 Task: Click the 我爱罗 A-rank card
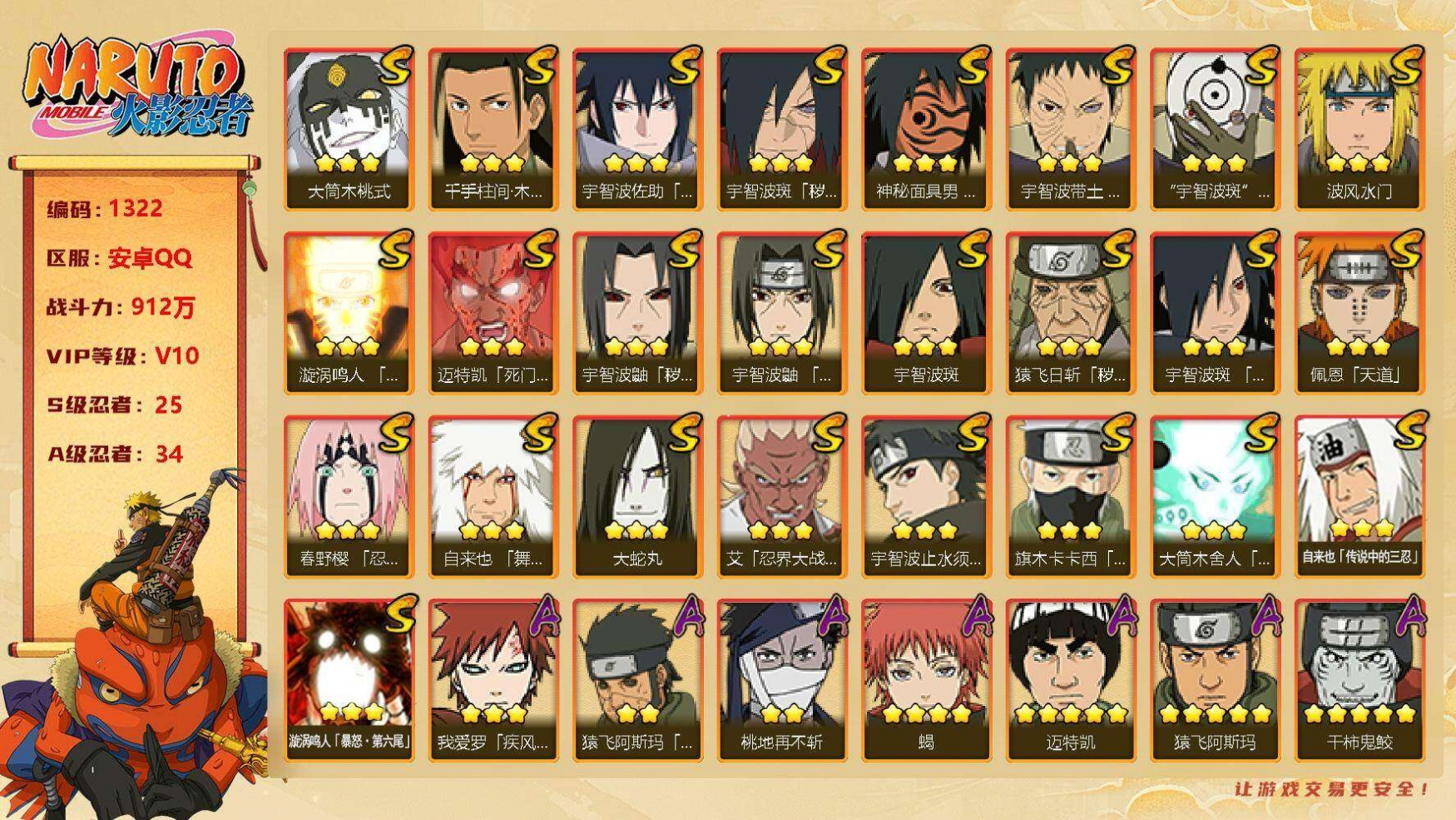[493, 678]
